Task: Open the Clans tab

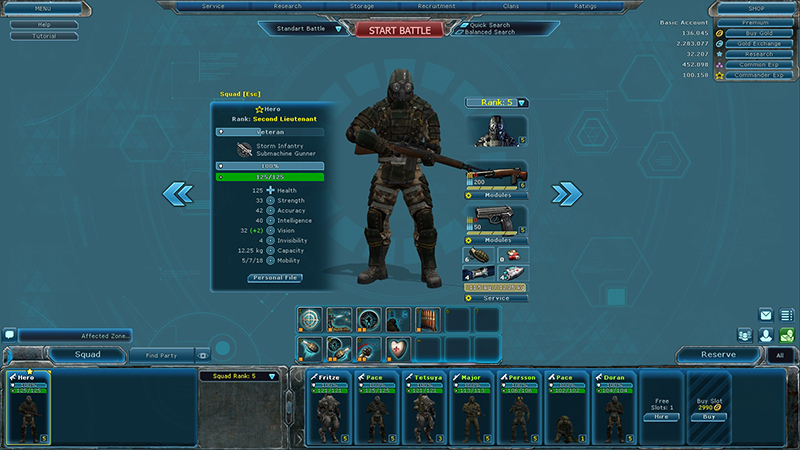Action: coord(509,6)
